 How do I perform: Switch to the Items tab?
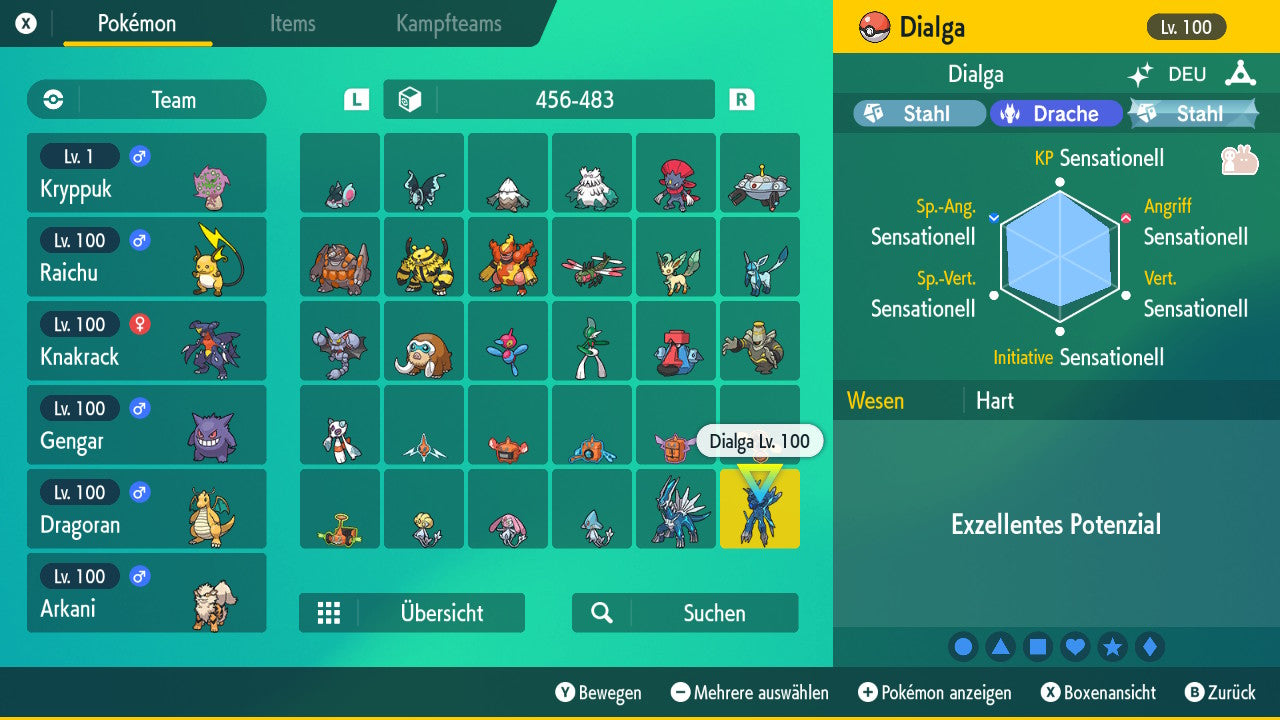click(292, 24)
